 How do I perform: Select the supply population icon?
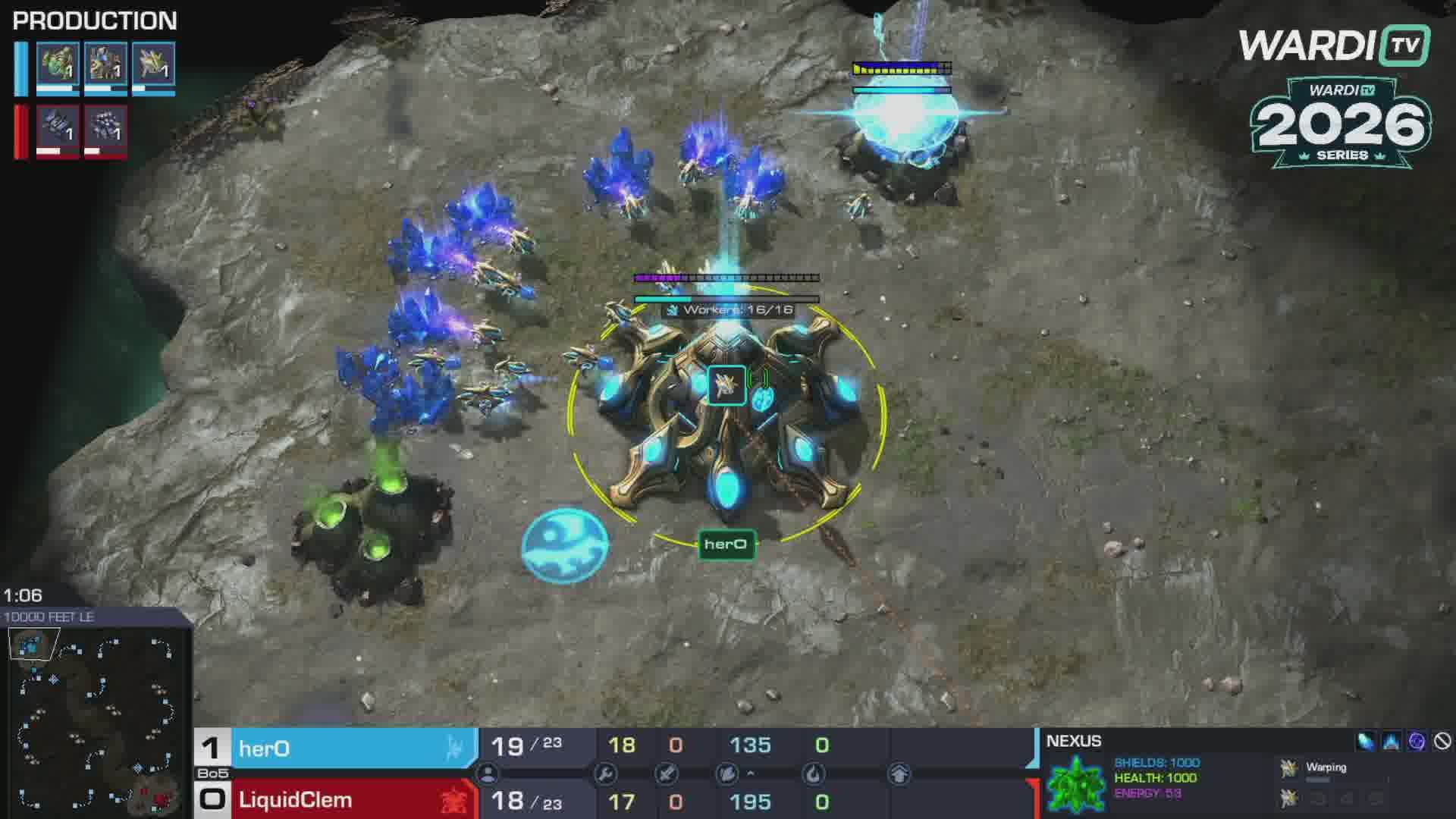[x=488, y=774]
